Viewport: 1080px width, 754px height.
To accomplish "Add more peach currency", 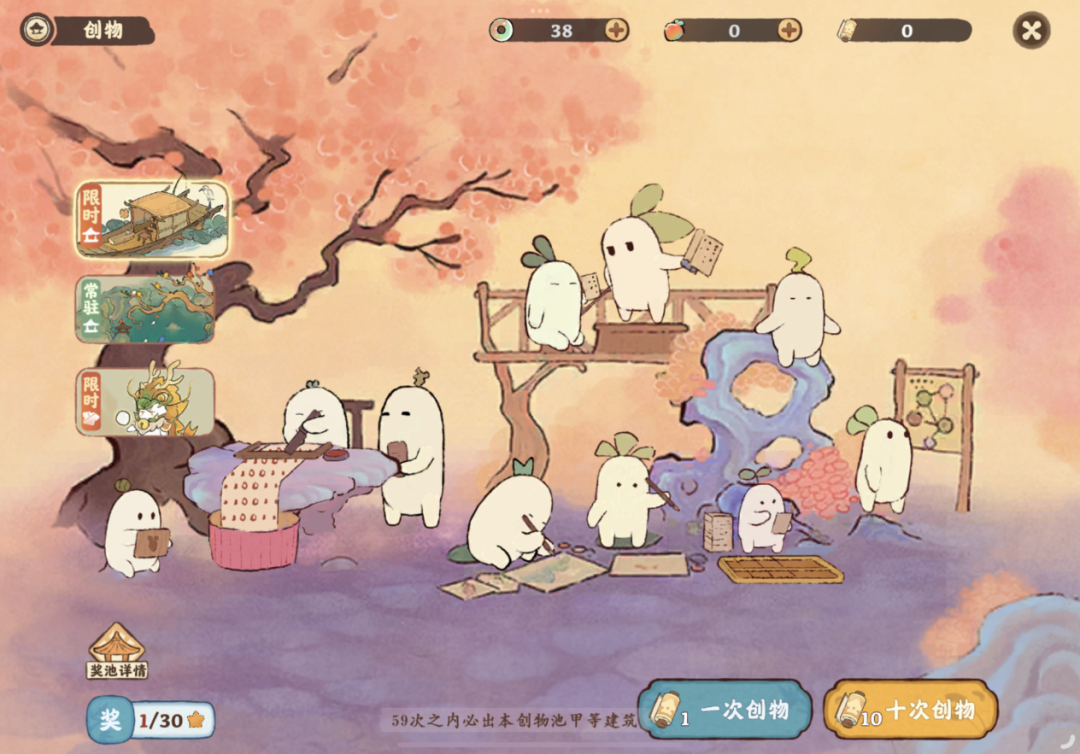I will point(789,30).
